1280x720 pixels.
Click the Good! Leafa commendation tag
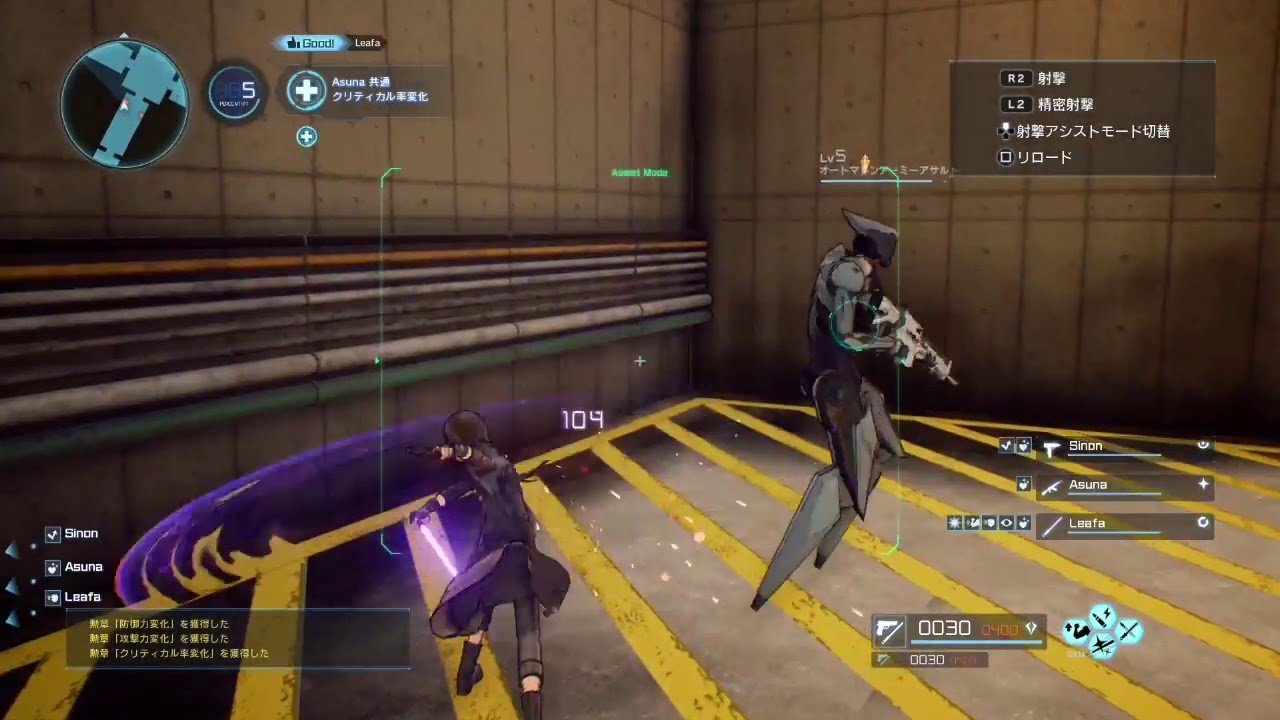(x=329, y=43)
